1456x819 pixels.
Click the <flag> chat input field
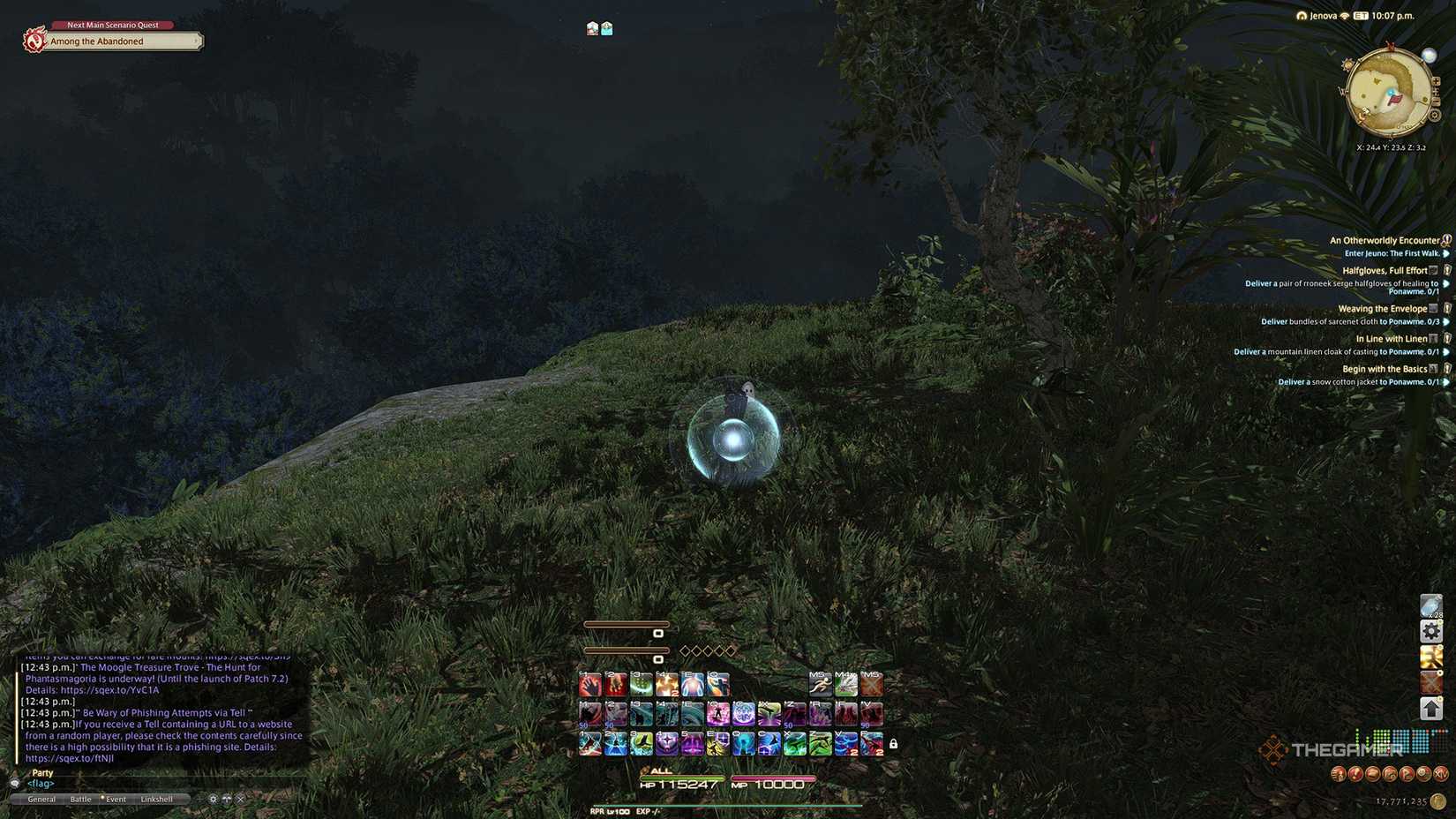coord(41,783)
